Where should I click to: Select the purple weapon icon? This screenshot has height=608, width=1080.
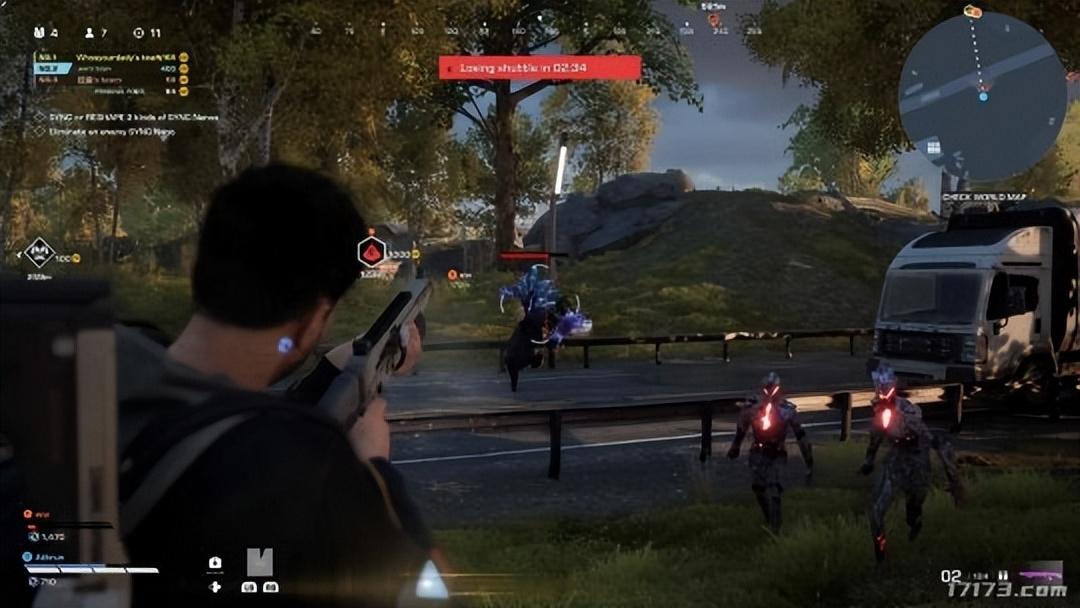pos(1039,574)
